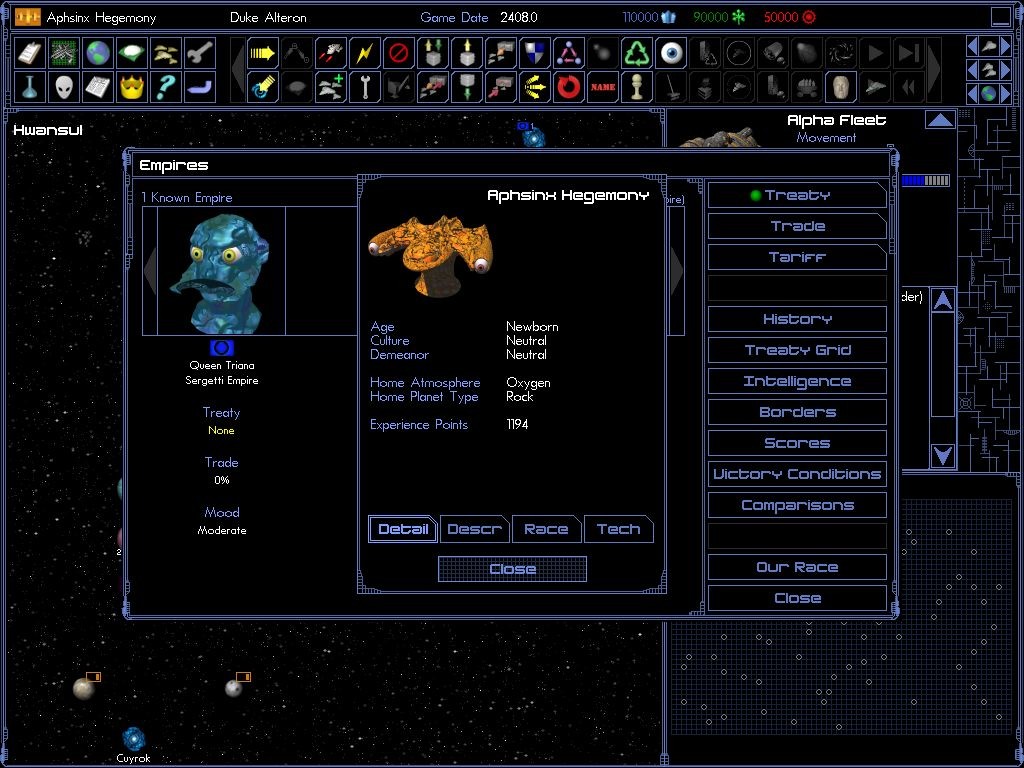Open Victory Conditions

click(797, 474)
